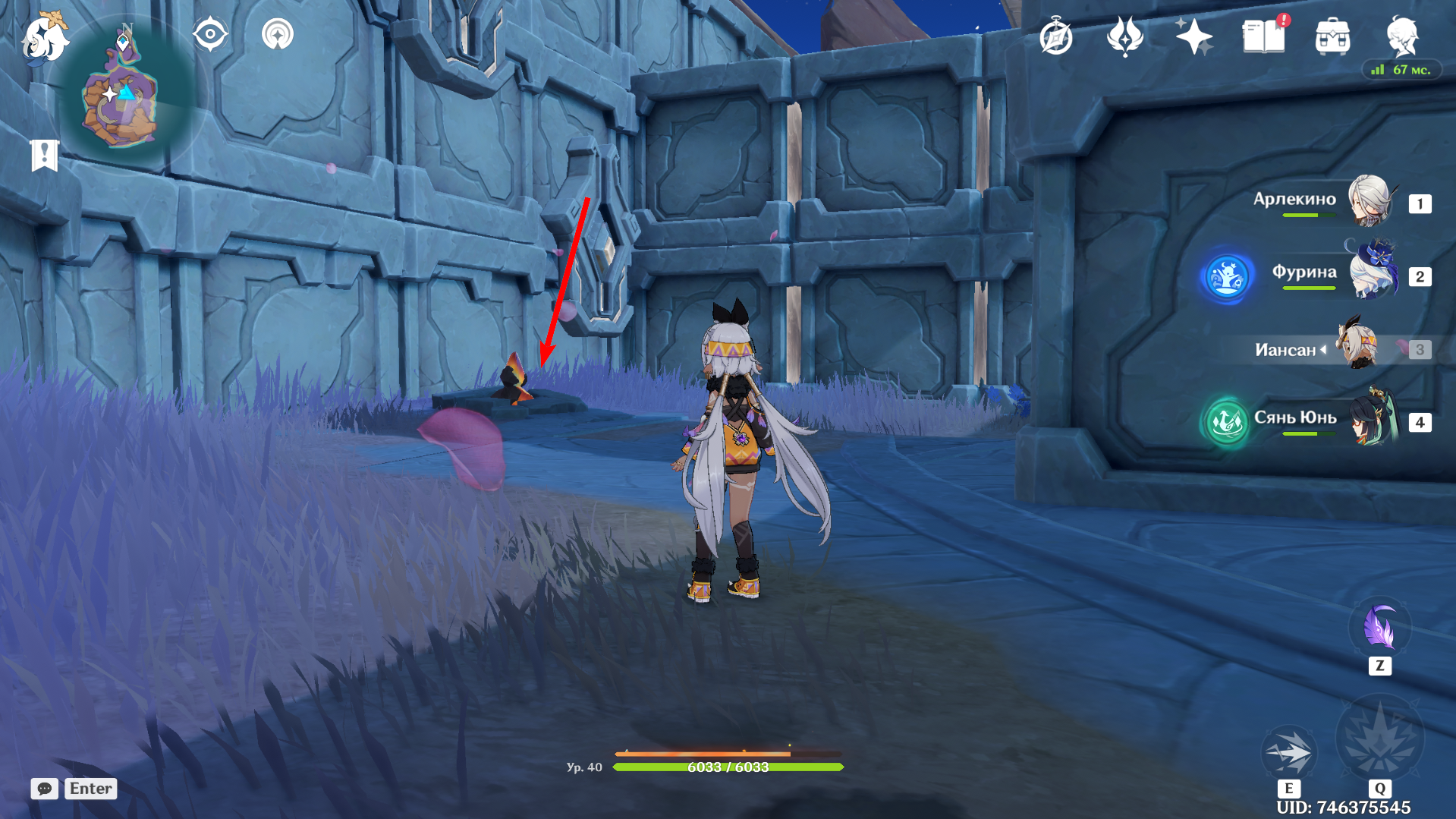Switch to party member Фурина
Viewport: 1456px width, 819px height.
click(1372, 273)
